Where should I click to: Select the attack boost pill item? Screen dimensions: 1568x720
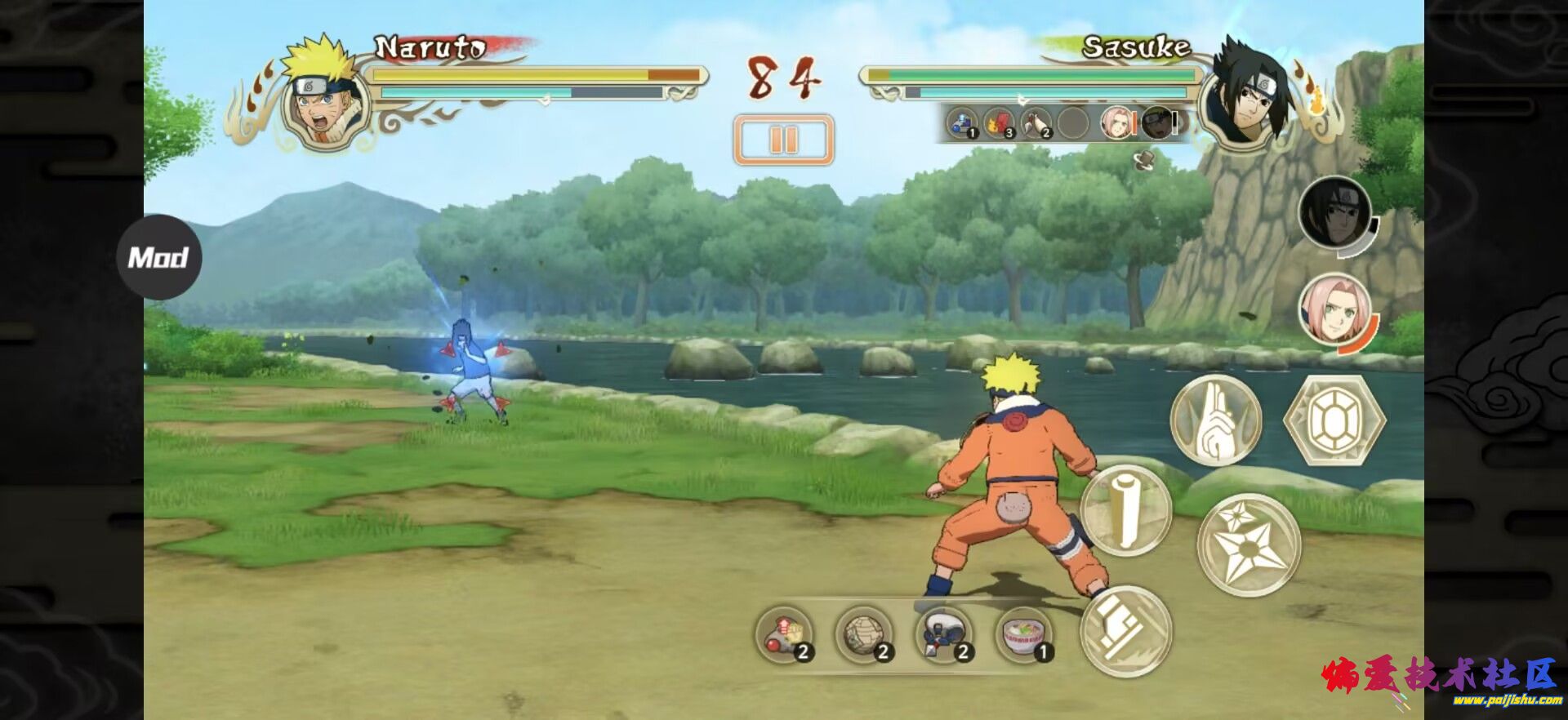click(785, 635)
